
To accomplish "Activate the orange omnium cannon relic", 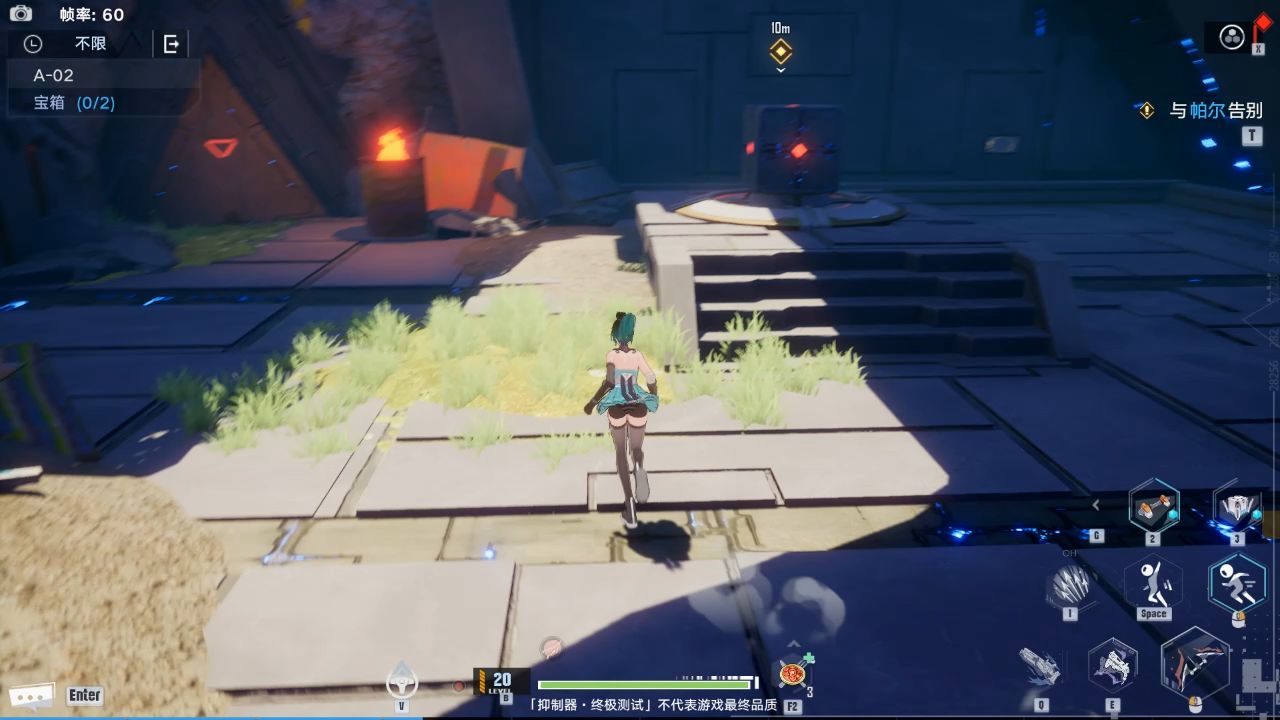I will tap(1153, 507).
